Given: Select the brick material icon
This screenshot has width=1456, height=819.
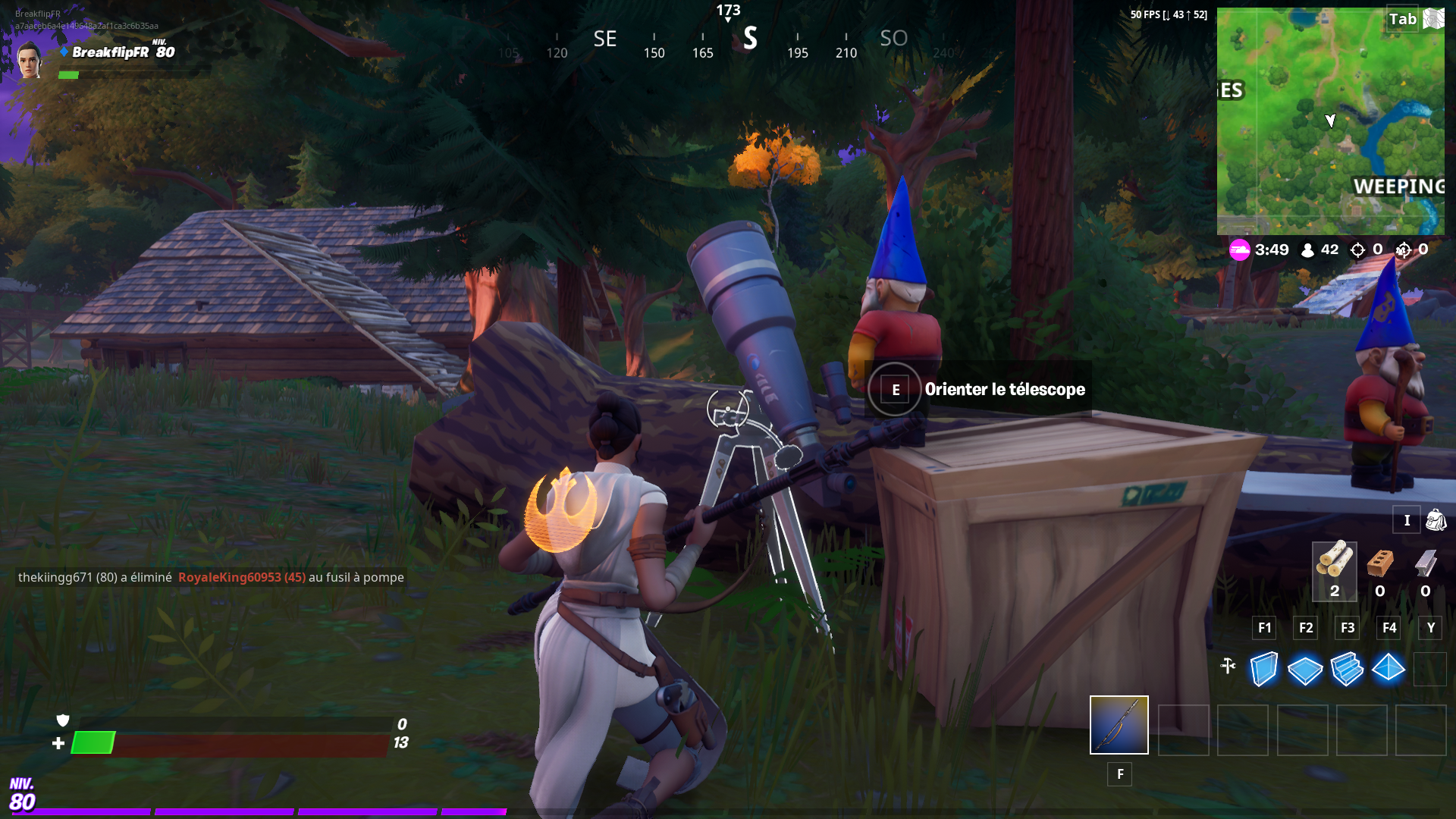Looking at the screenshot, I should (1380, 564).
